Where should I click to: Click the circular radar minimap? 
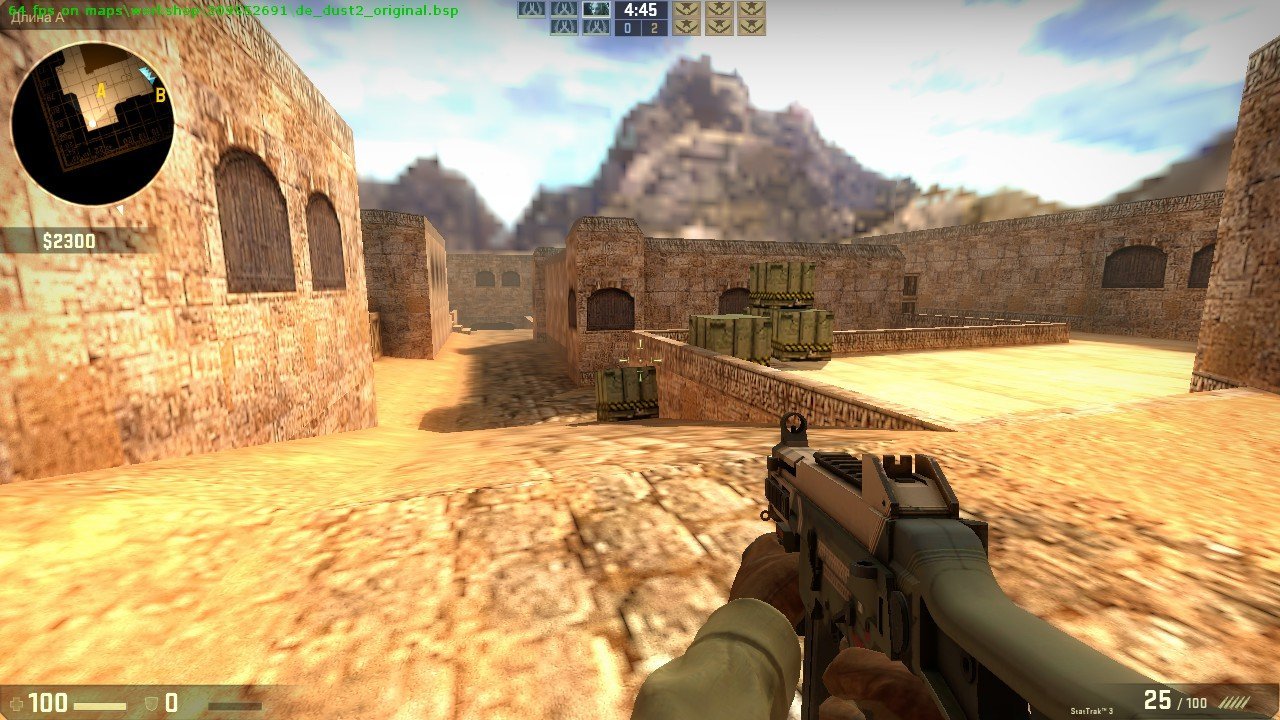[x=92, y=124]
